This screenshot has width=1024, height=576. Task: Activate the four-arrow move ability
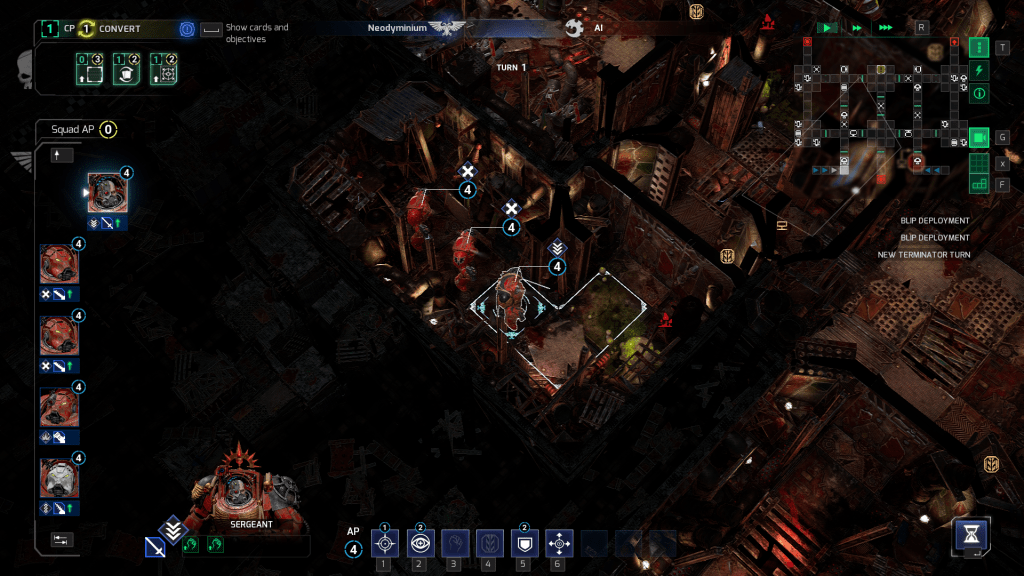pos(558,543)
